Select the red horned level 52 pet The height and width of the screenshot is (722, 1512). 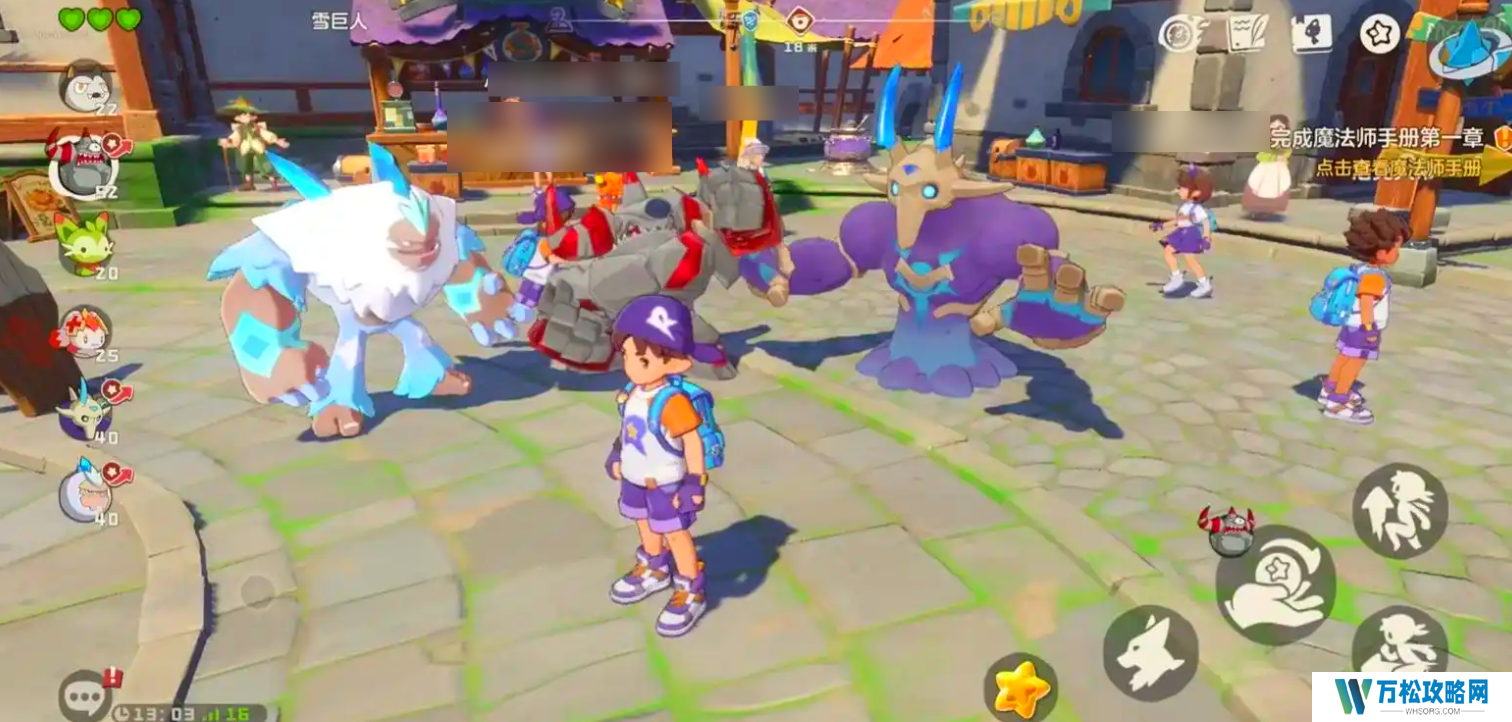pos(83,164)
